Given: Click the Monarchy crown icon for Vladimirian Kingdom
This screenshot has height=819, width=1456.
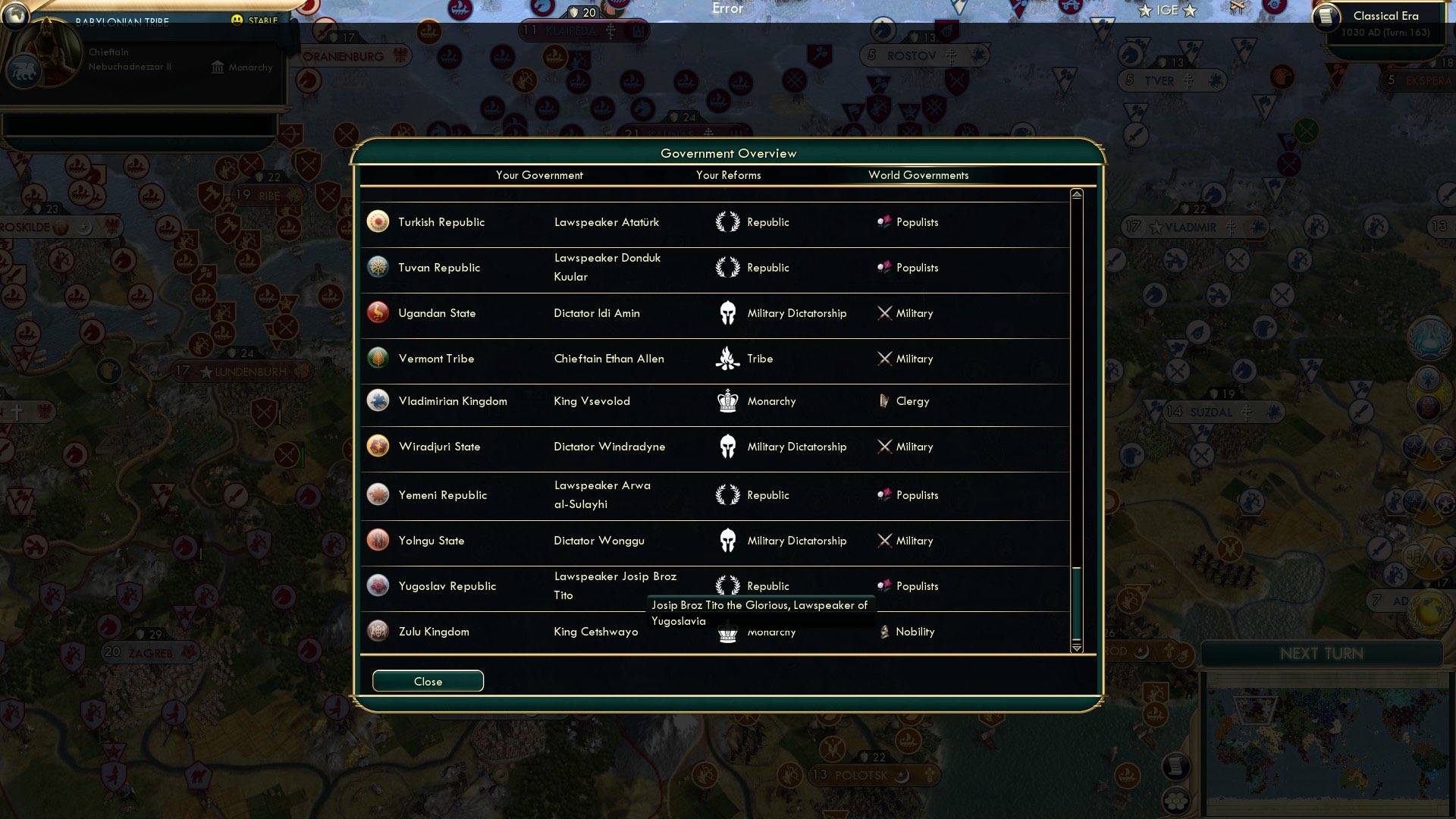Looking at the screenshot, I should pyautogui.click(x=727, y=401).
